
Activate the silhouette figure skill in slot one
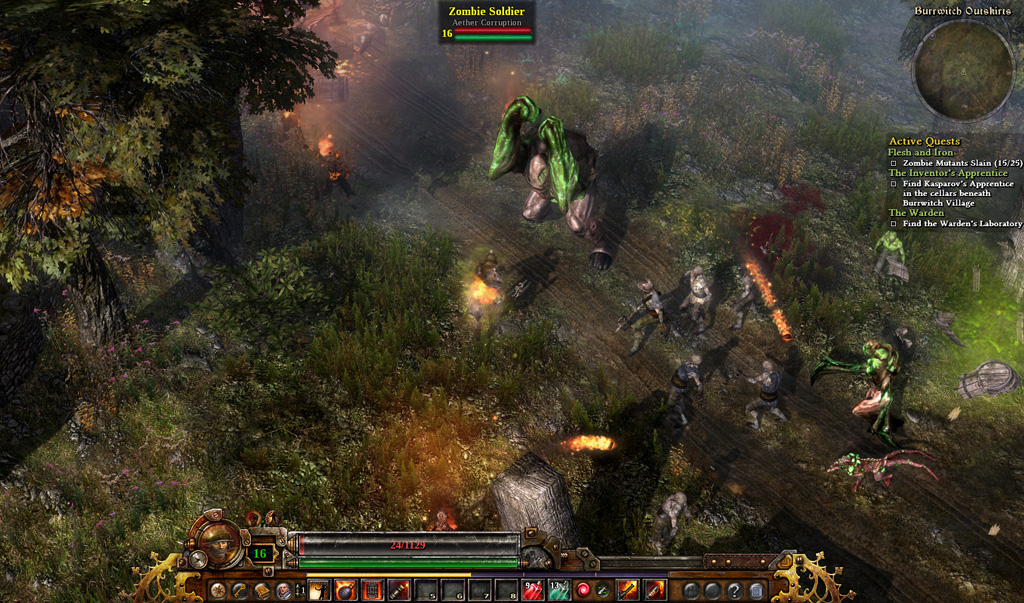[320, 590]
